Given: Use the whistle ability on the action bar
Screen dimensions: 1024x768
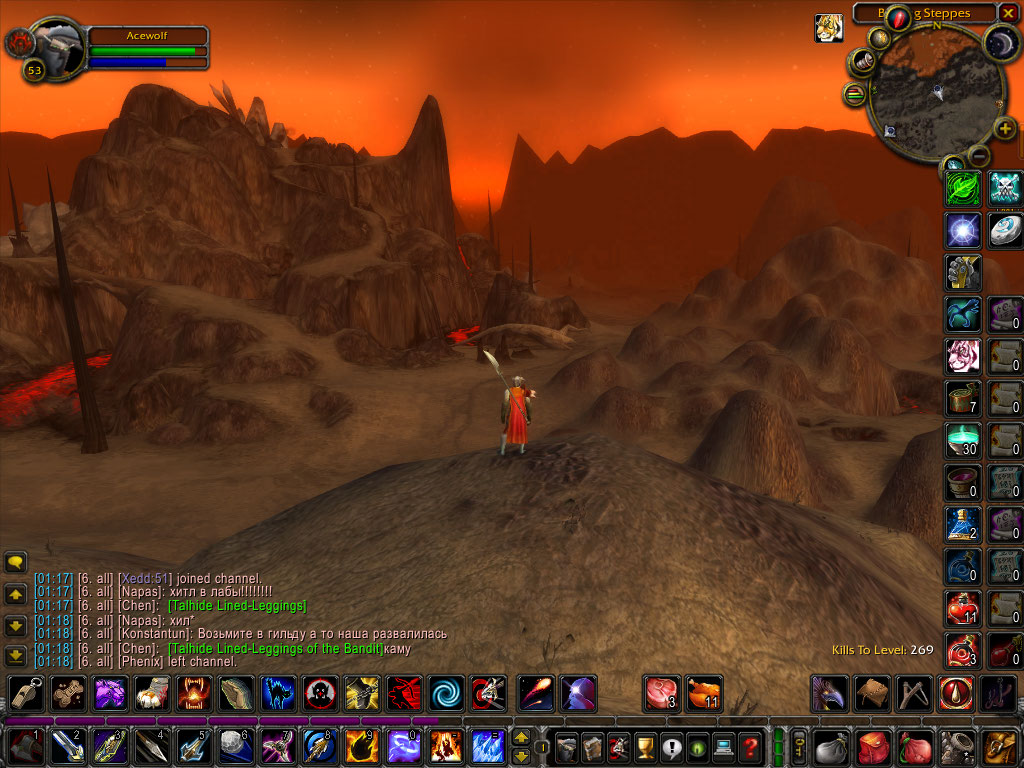Looking at the screenshot, I should pyautogui.click(x=26, y=693).
